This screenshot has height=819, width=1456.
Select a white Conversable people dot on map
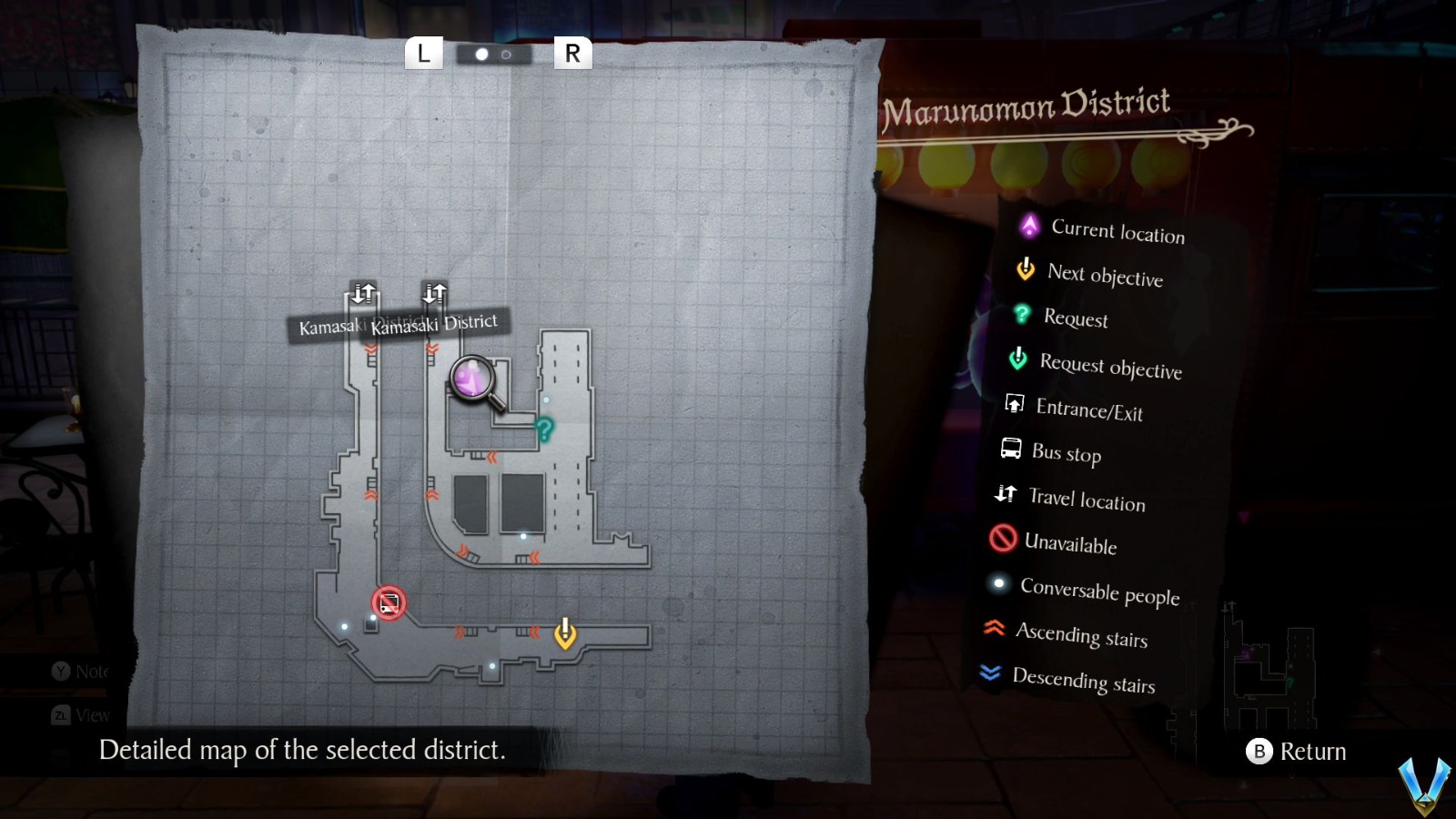(x=523, y=536)
